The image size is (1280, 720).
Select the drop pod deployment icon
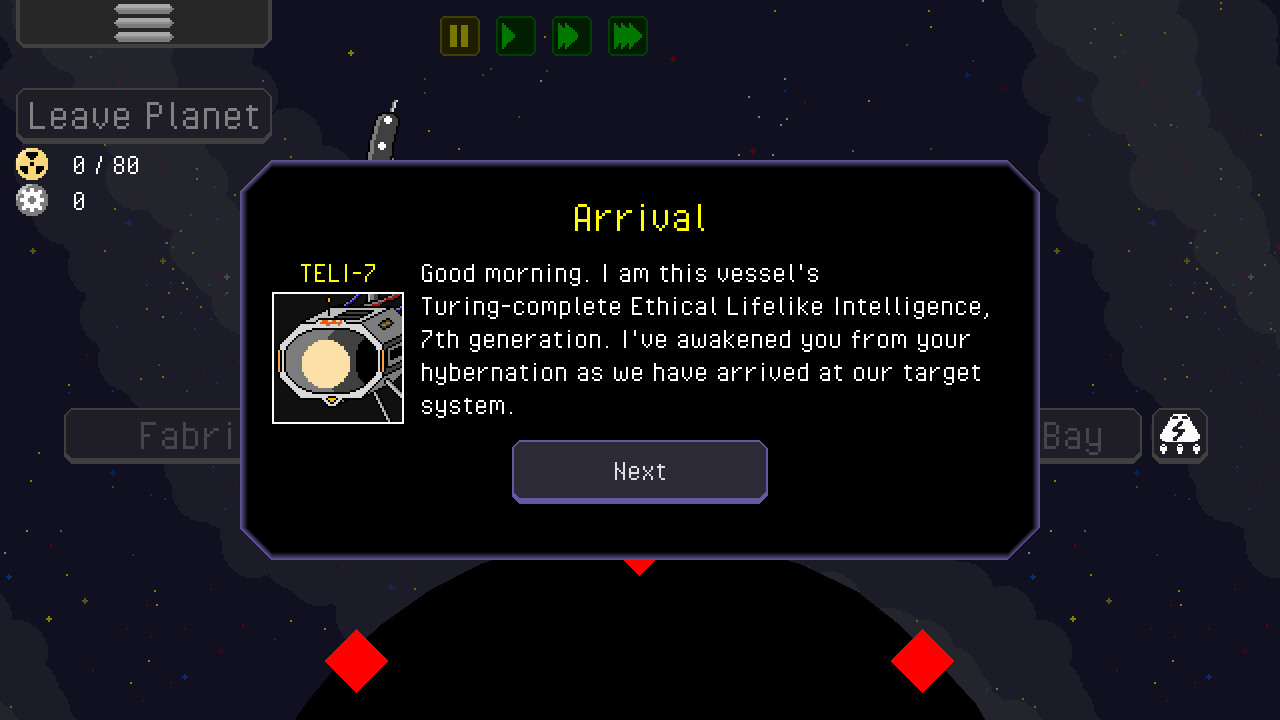click(x=1180, y=435)
